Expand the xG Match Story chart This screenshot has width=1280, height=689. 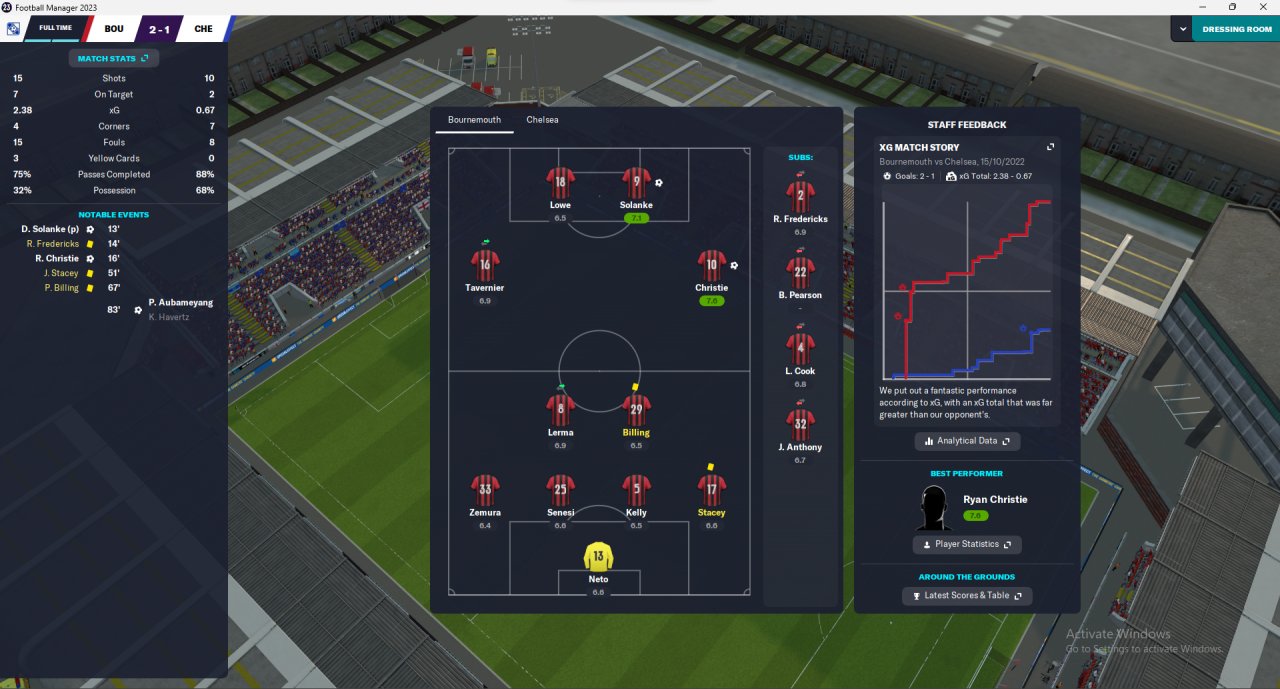point(1050,147)
